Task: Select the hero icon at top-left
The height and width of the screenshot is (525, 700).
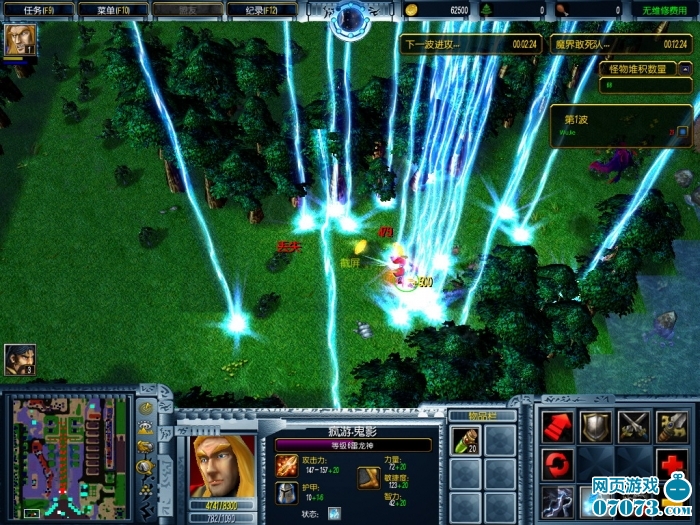Action: tap(18, 40)
